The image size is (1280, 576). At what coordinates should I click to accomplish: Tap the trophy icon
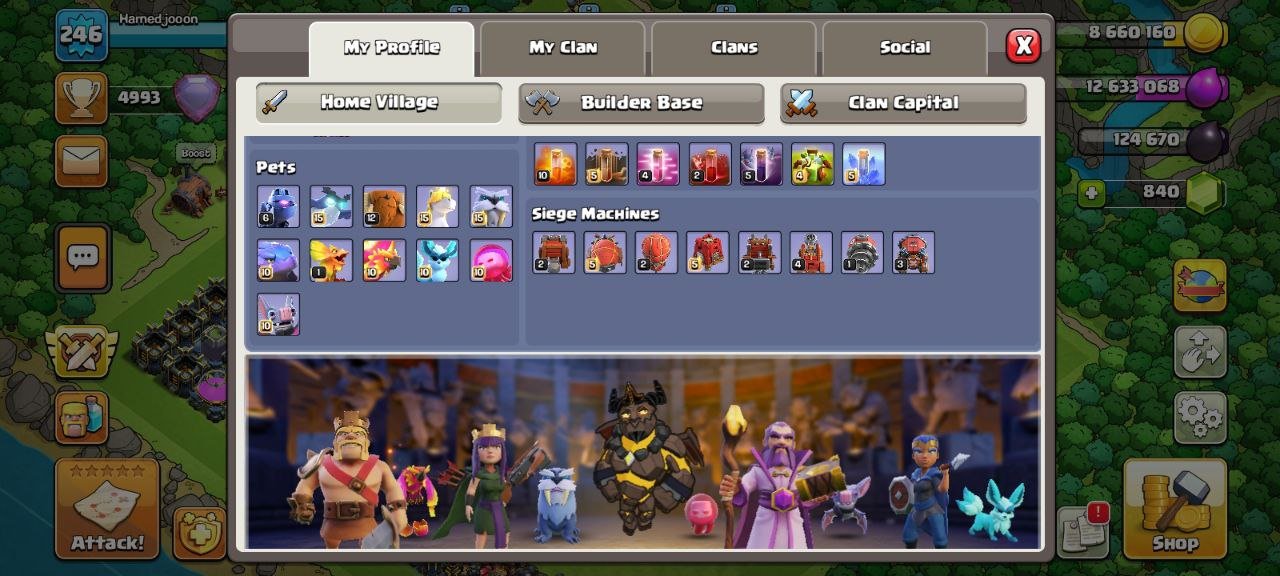tap(81, 98)
